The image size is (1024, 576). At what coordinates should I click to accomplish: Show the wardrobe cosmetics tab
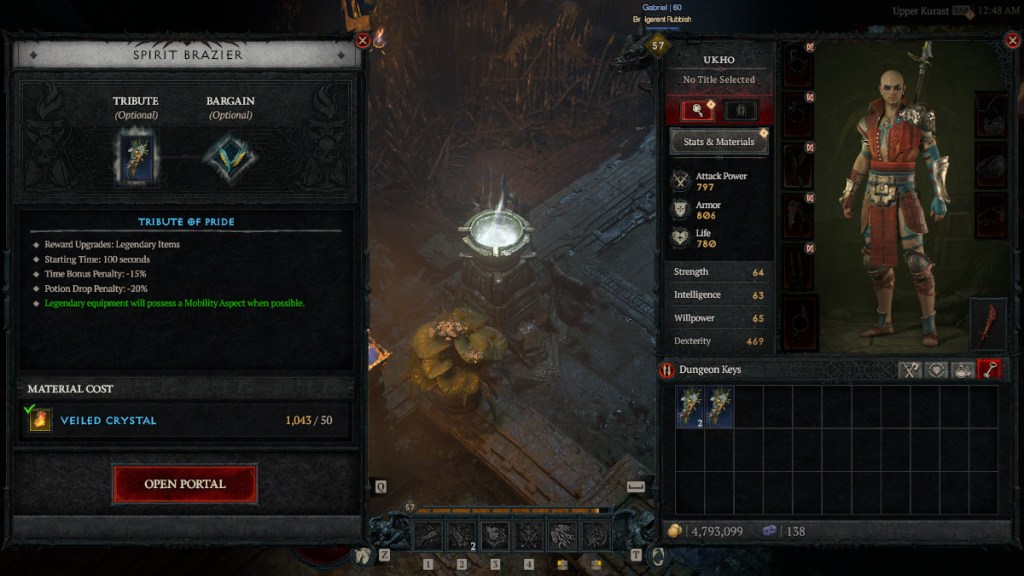(x=741, y=111)
